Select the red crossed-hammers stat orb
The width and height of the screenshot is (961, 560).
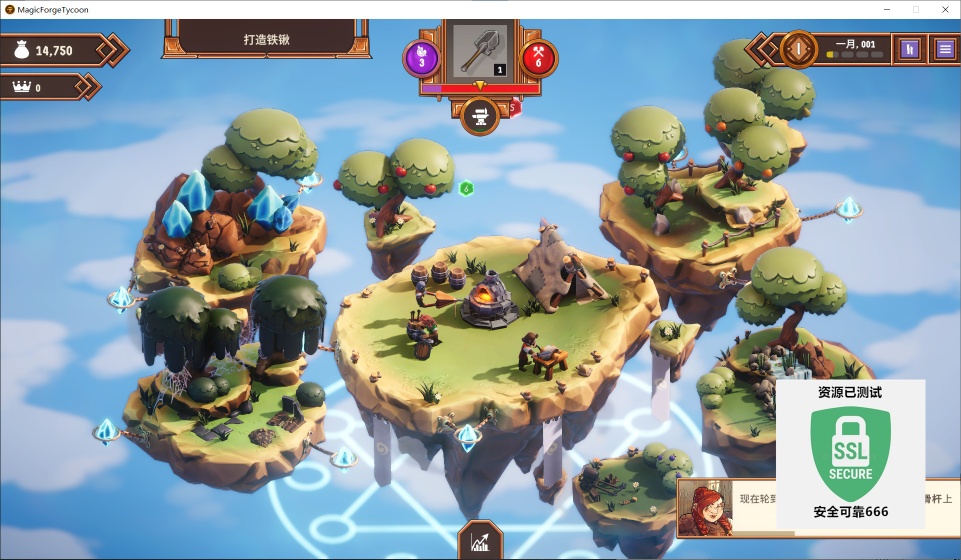[x=539, y=57]
